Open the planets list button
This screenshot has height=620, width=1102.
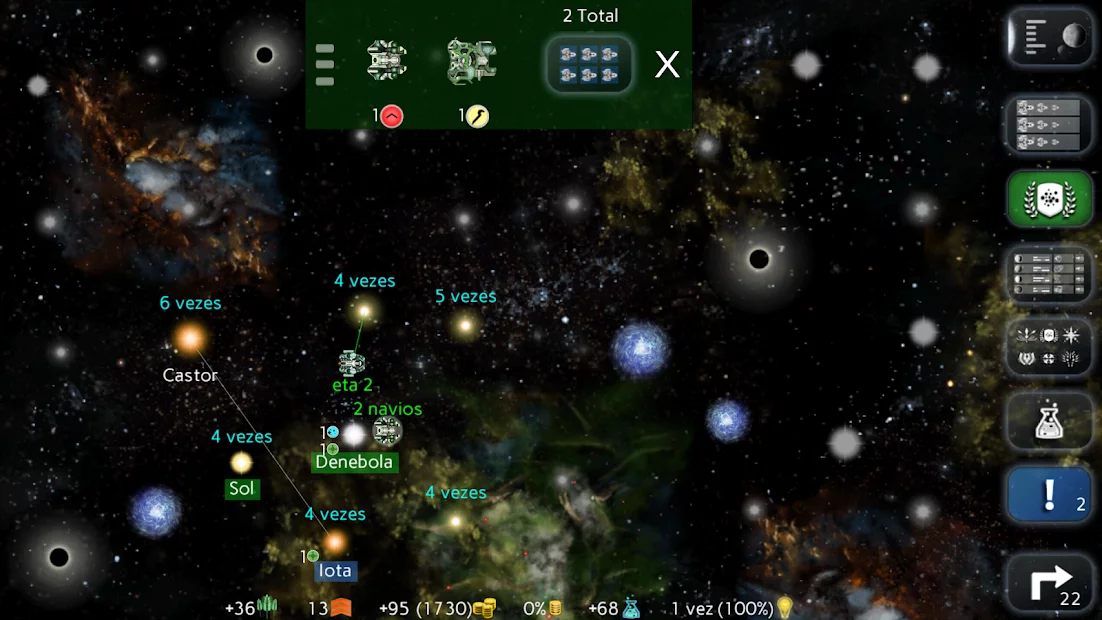tap(1049, 38)
